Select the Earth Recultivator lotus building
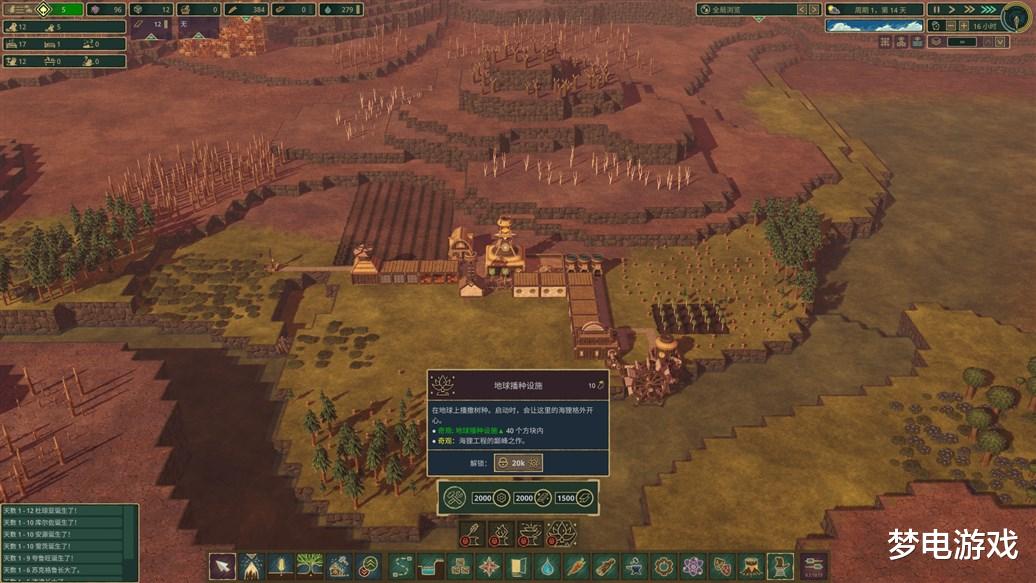 (561, 534)
